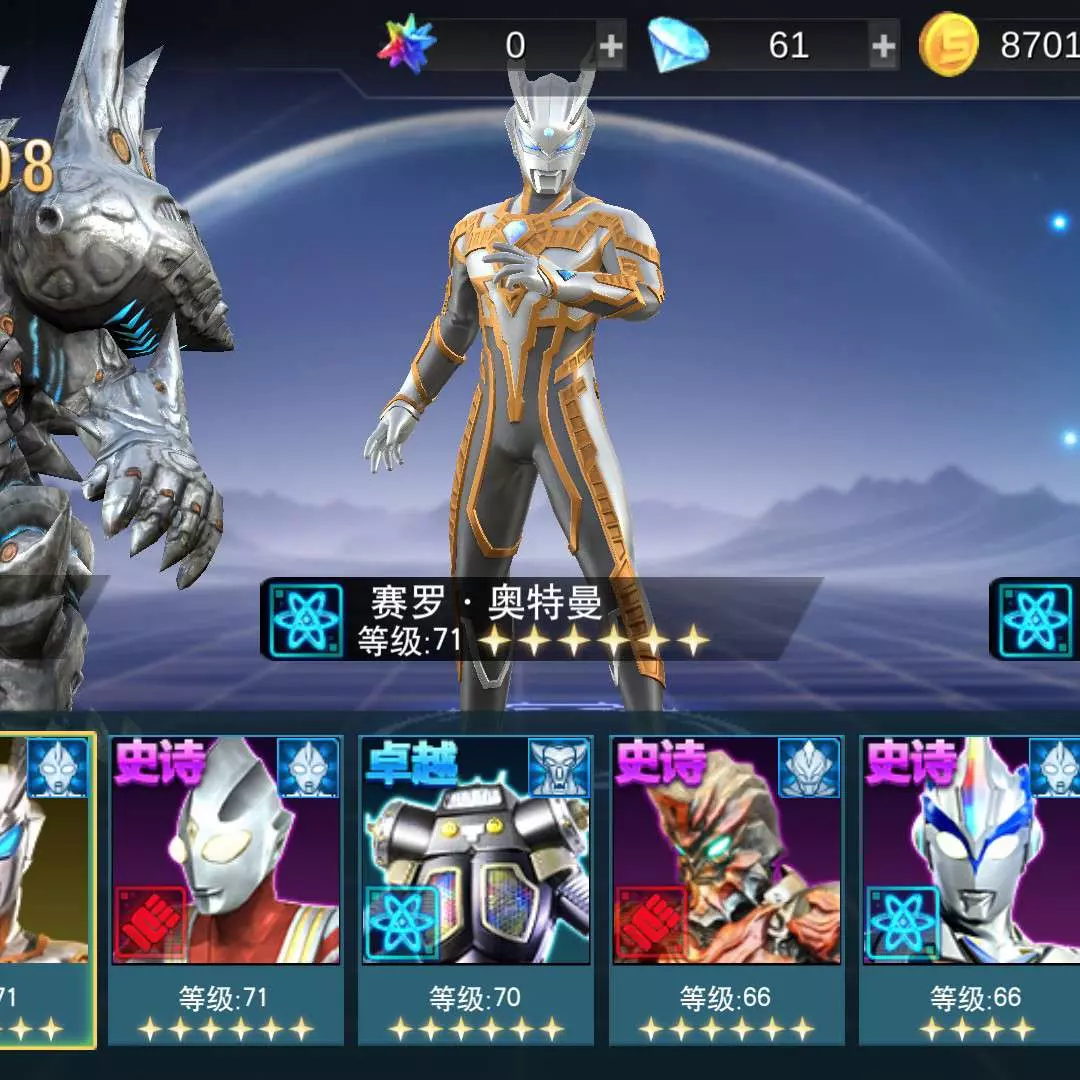Image resolution: width=1080 pixels, height=1080 pixels.
Task: Choose the 卓越 robot card at level 70
Action: 475,890
